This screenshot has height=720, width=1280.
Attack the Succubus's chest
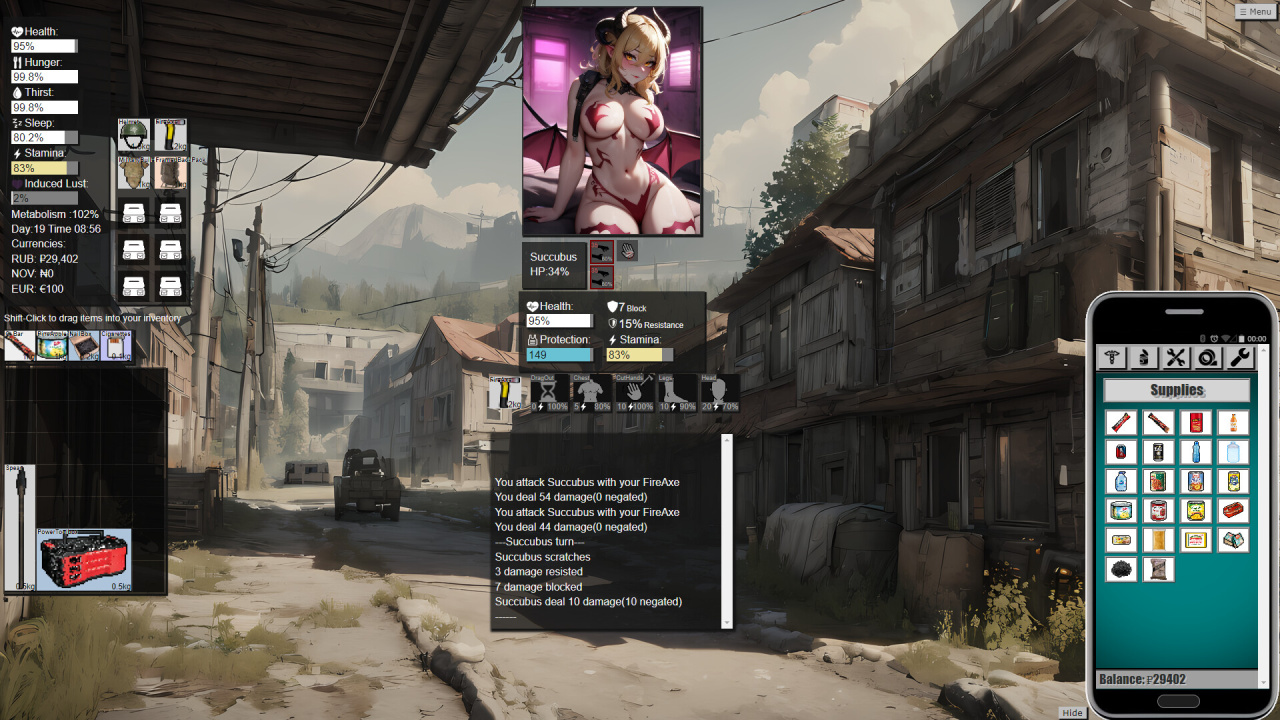coord(592,392)
